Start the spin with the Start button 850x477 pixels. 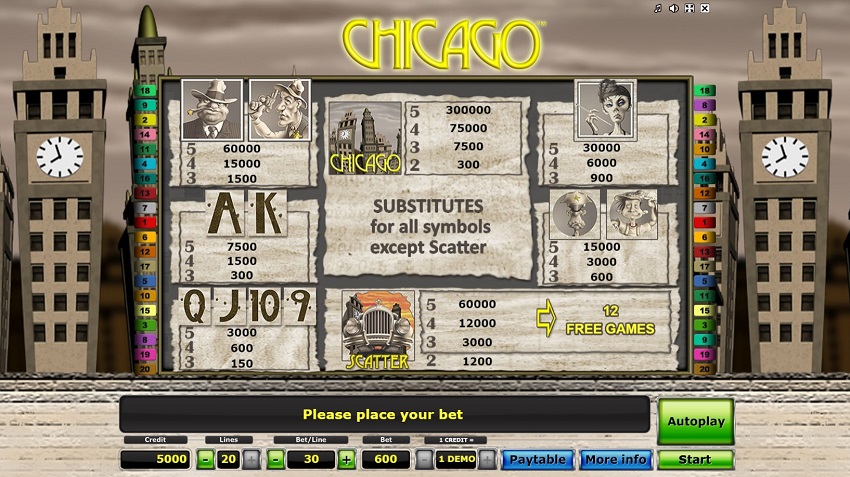[695, 460]
